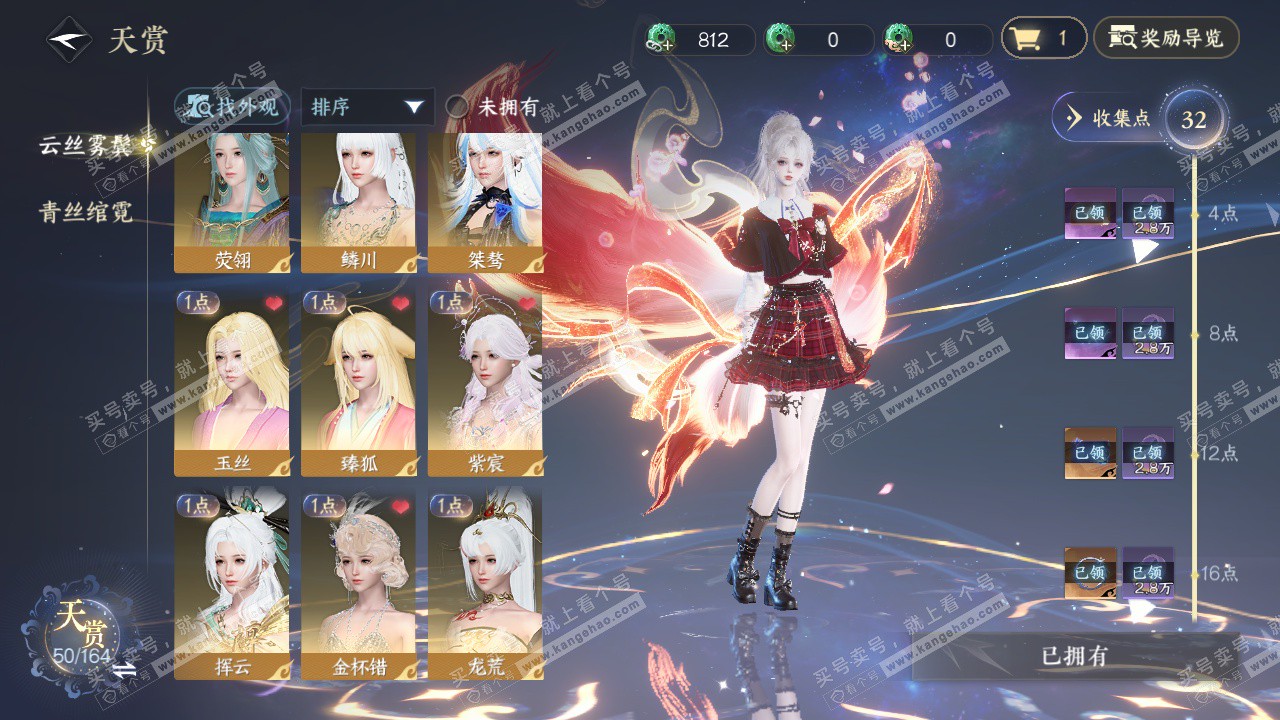This screenshot has height=720, width=1280.
Task: Pick the 紫宸 hairstyle card
Action: [x=485, y=383]
